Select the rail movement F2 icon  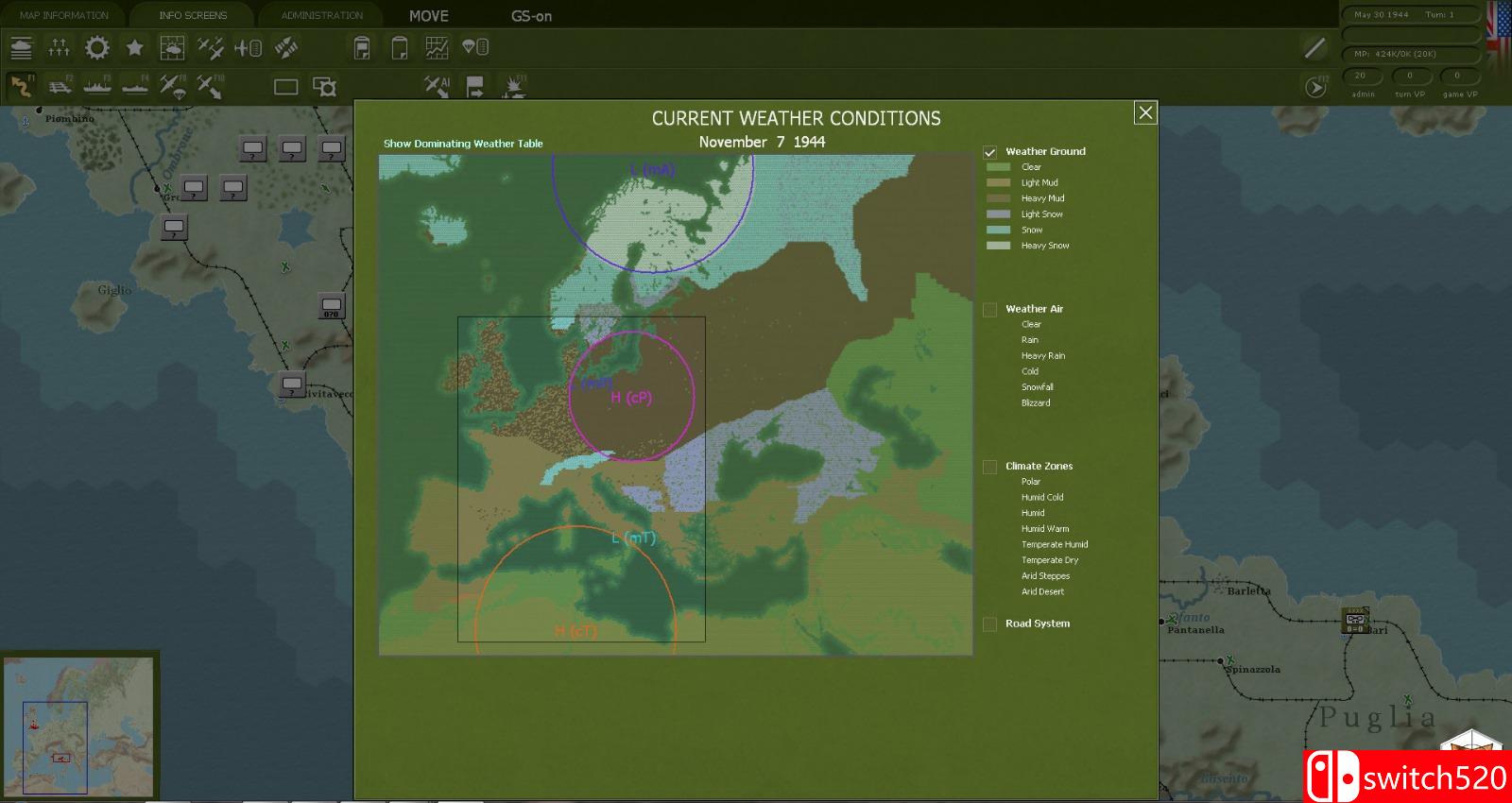point(60,86)
